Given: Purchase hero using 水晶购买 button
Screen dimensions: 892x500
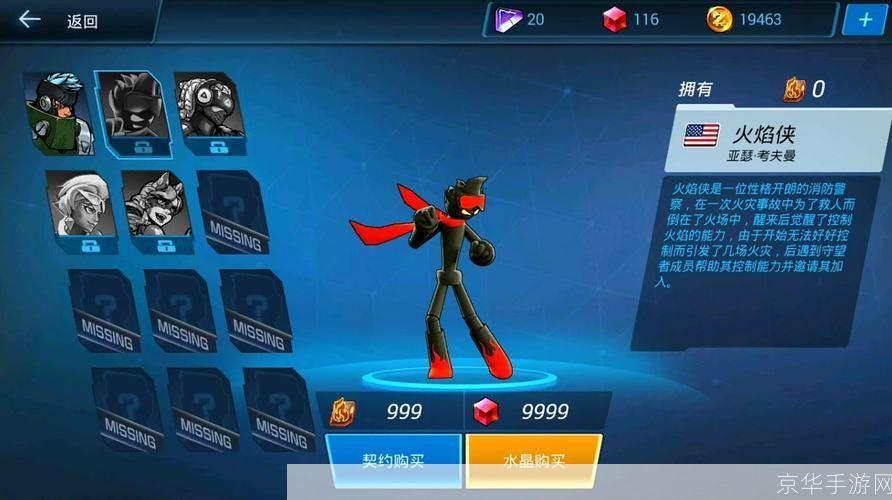Looking at the screenshot, I should [x=533, y=461].
